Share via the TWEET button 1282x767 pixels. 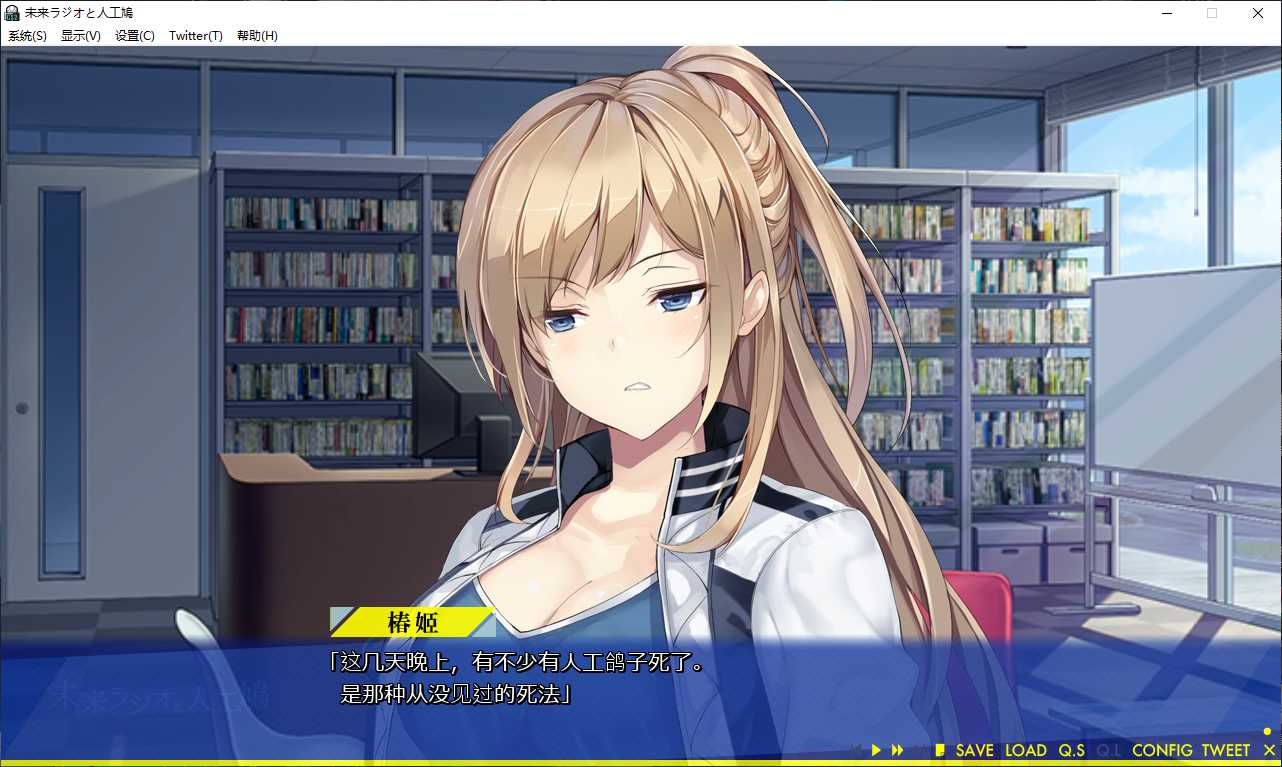pos(1225,750)
